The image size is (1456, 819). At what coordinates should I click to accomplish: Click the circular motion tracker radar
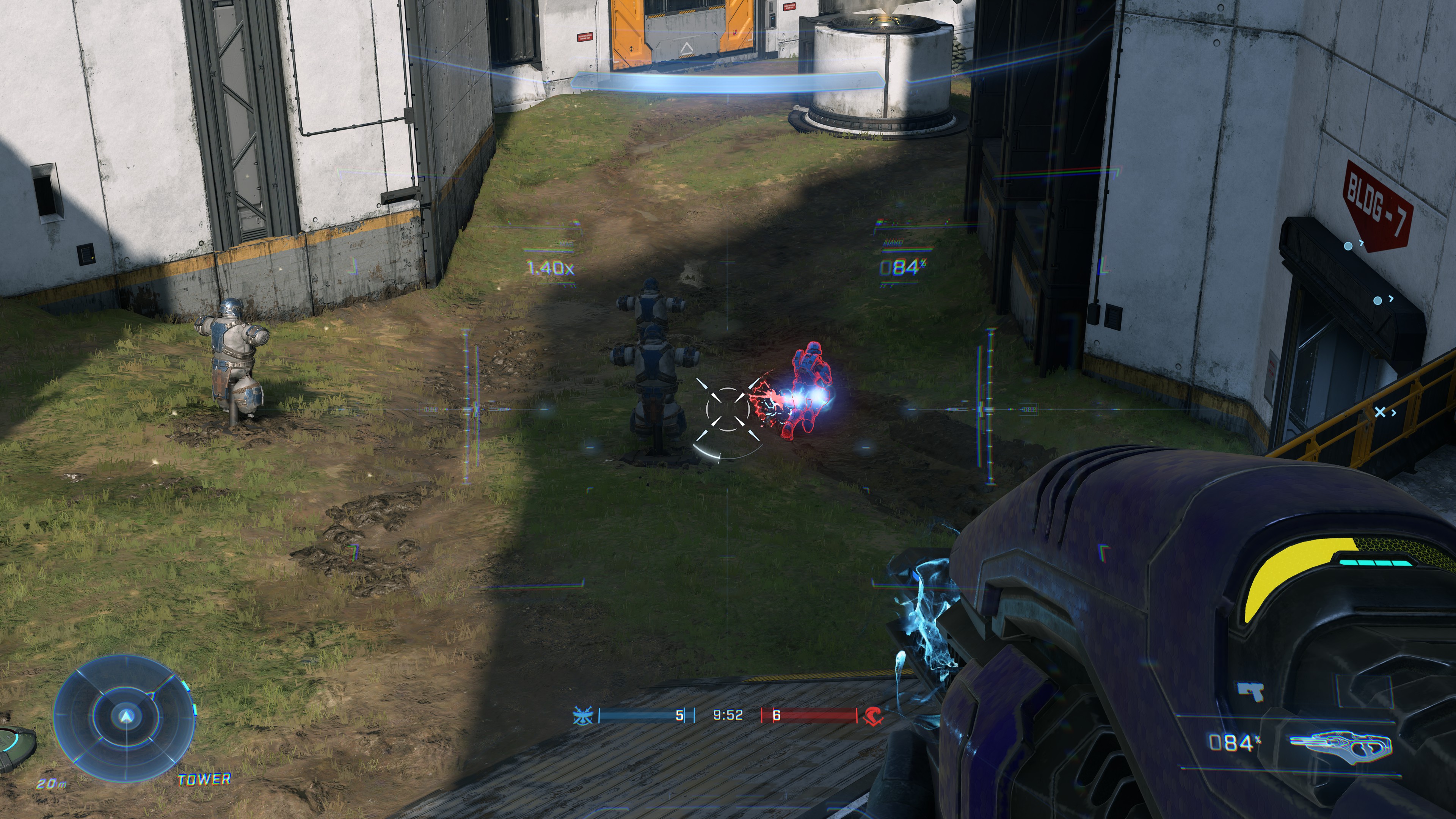coord(125,717)
